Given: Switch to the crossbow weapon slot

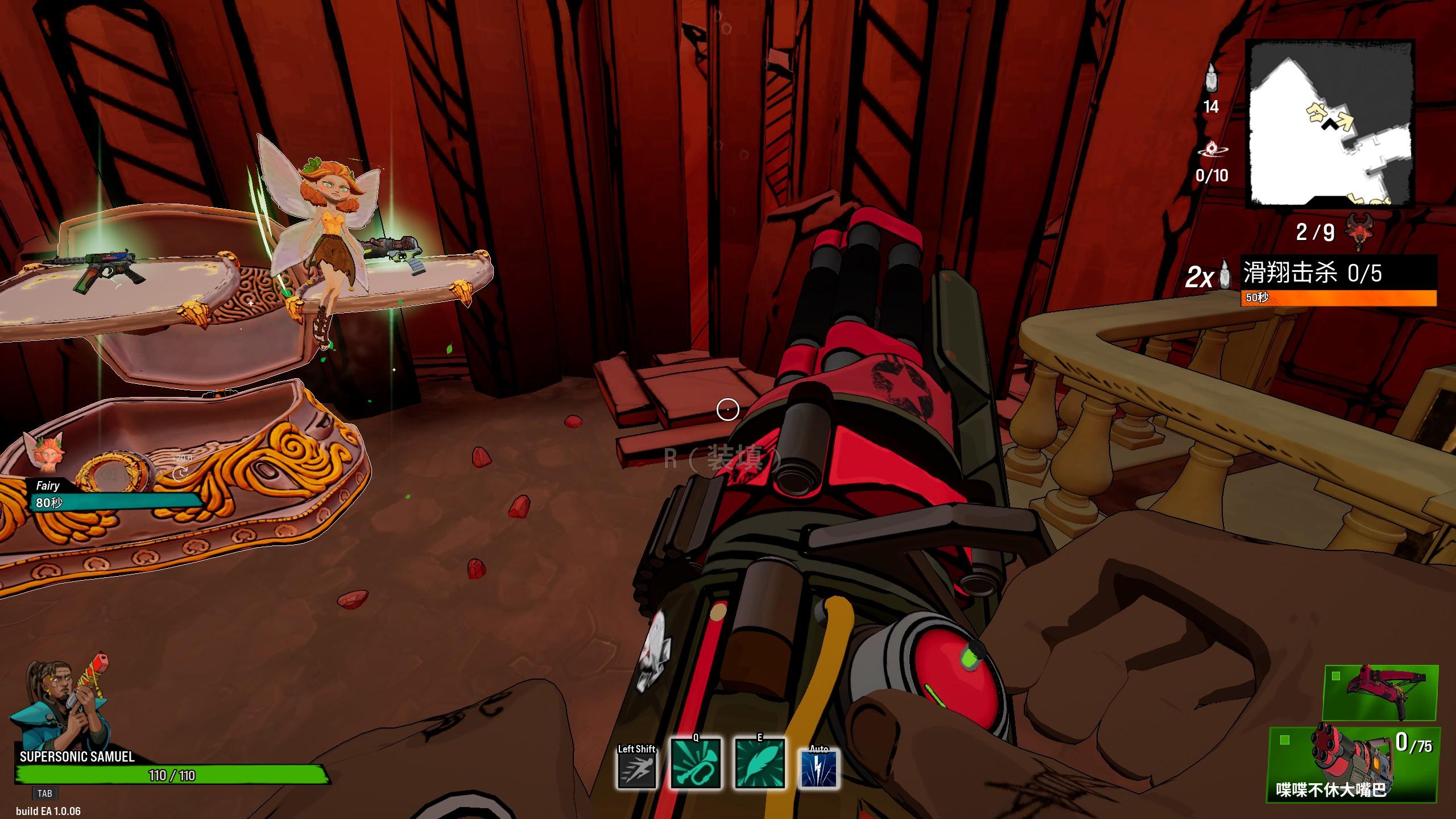Looking at the screenshot, I should point(1380,693).
